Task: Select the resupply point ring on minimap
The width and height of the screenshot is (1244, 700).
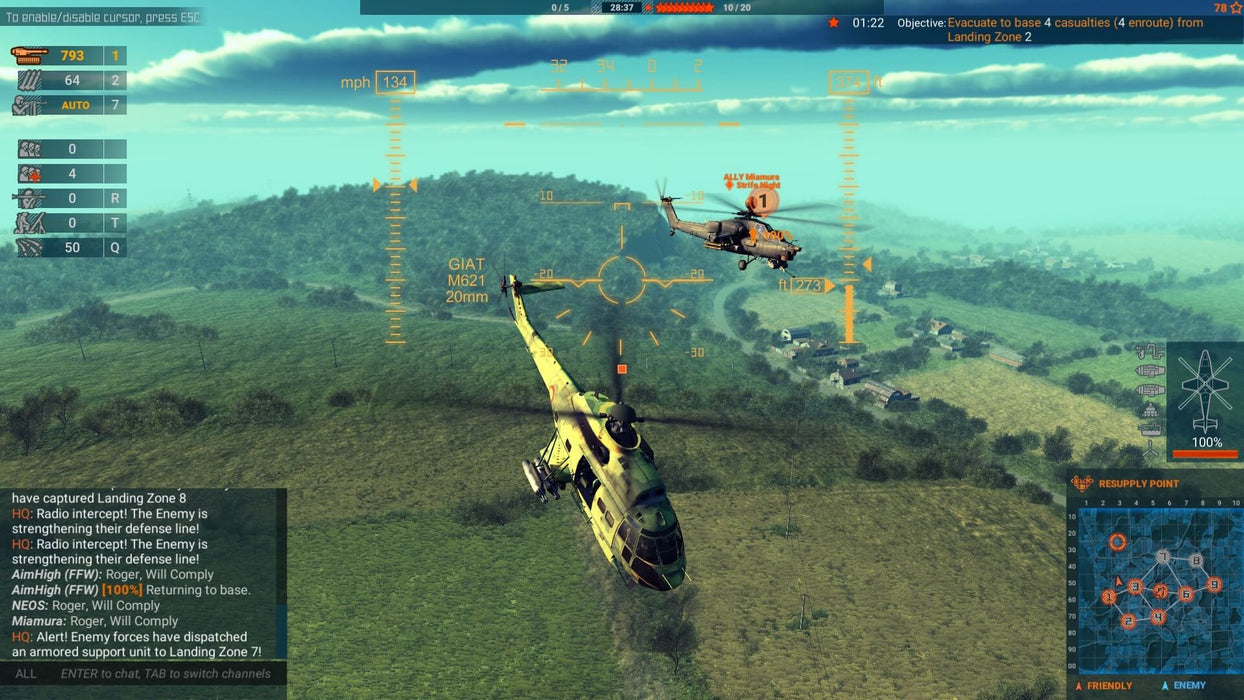Action: pyautogui.click(x=1117, y=542)
